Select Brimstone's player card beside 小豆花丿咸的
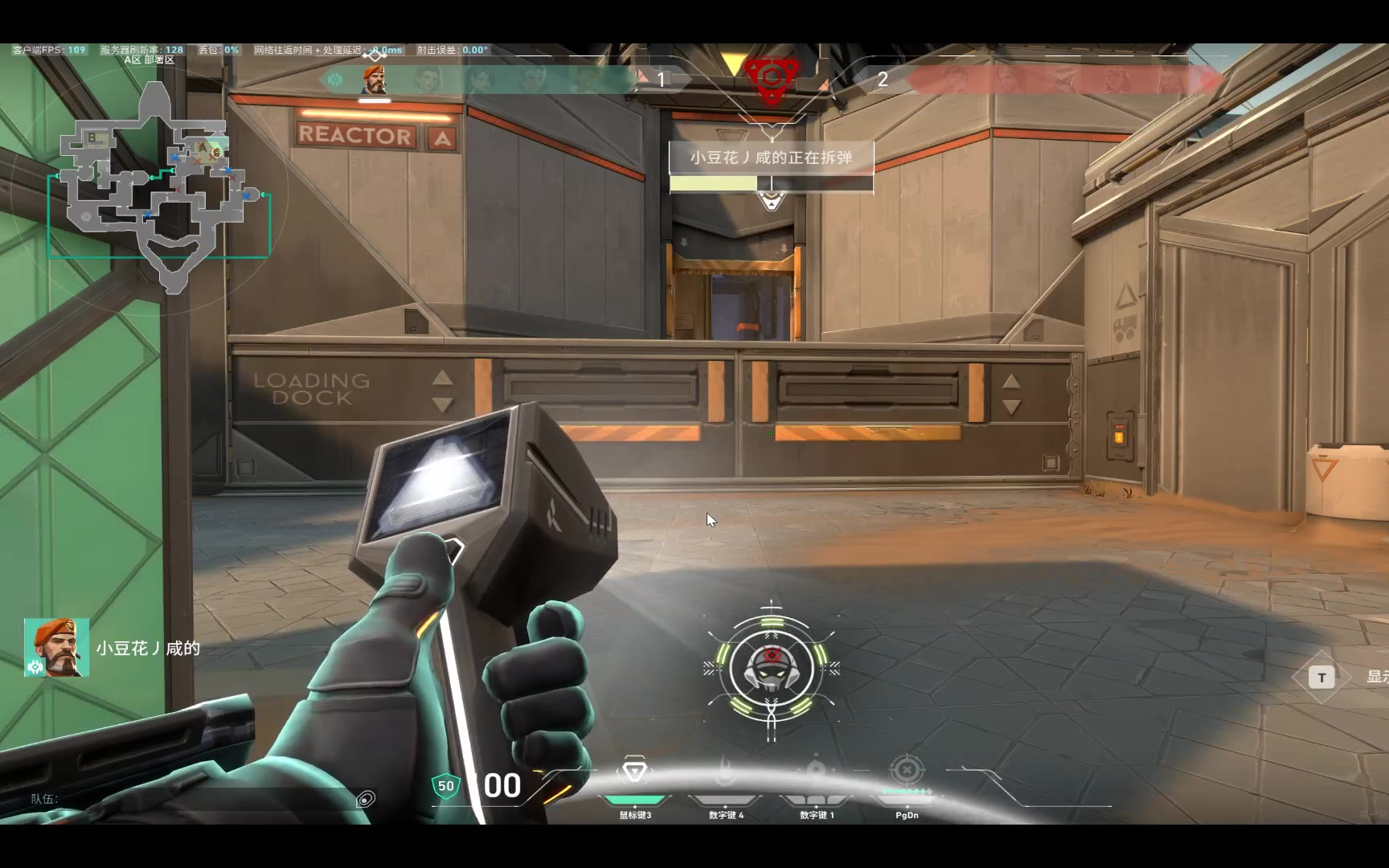 point(56,647)
